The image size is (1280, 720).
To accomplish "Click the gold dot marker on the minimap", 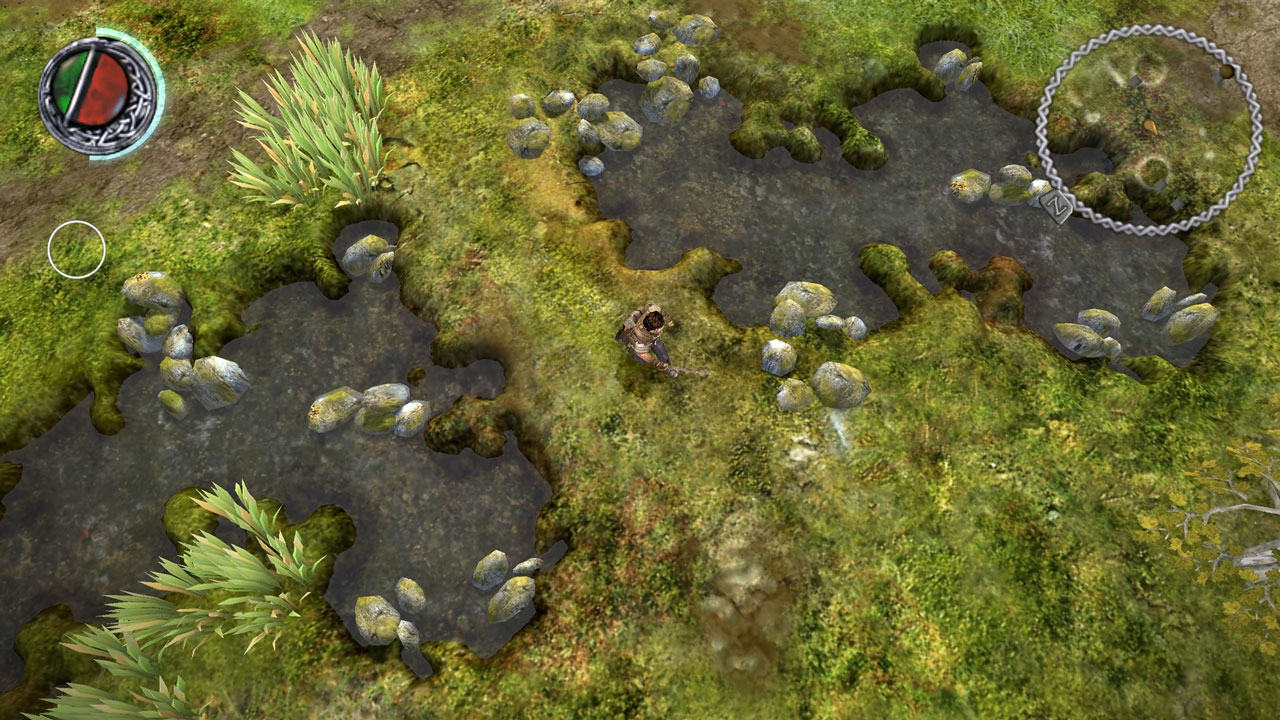I will [1226, 72].
